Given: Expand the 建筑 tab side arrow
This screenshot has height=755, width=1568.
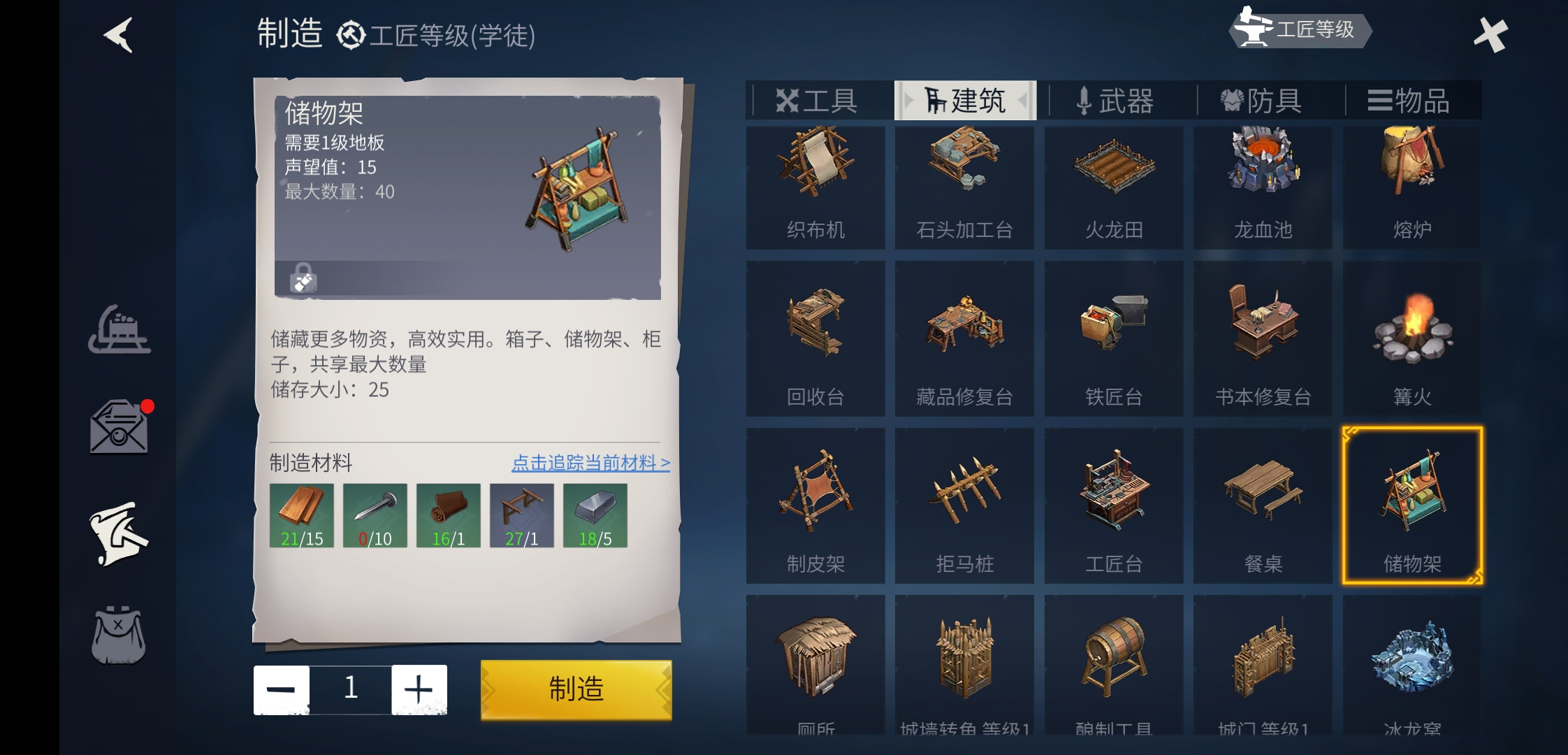Looking at the screenshot, I should click(1022, 100).
